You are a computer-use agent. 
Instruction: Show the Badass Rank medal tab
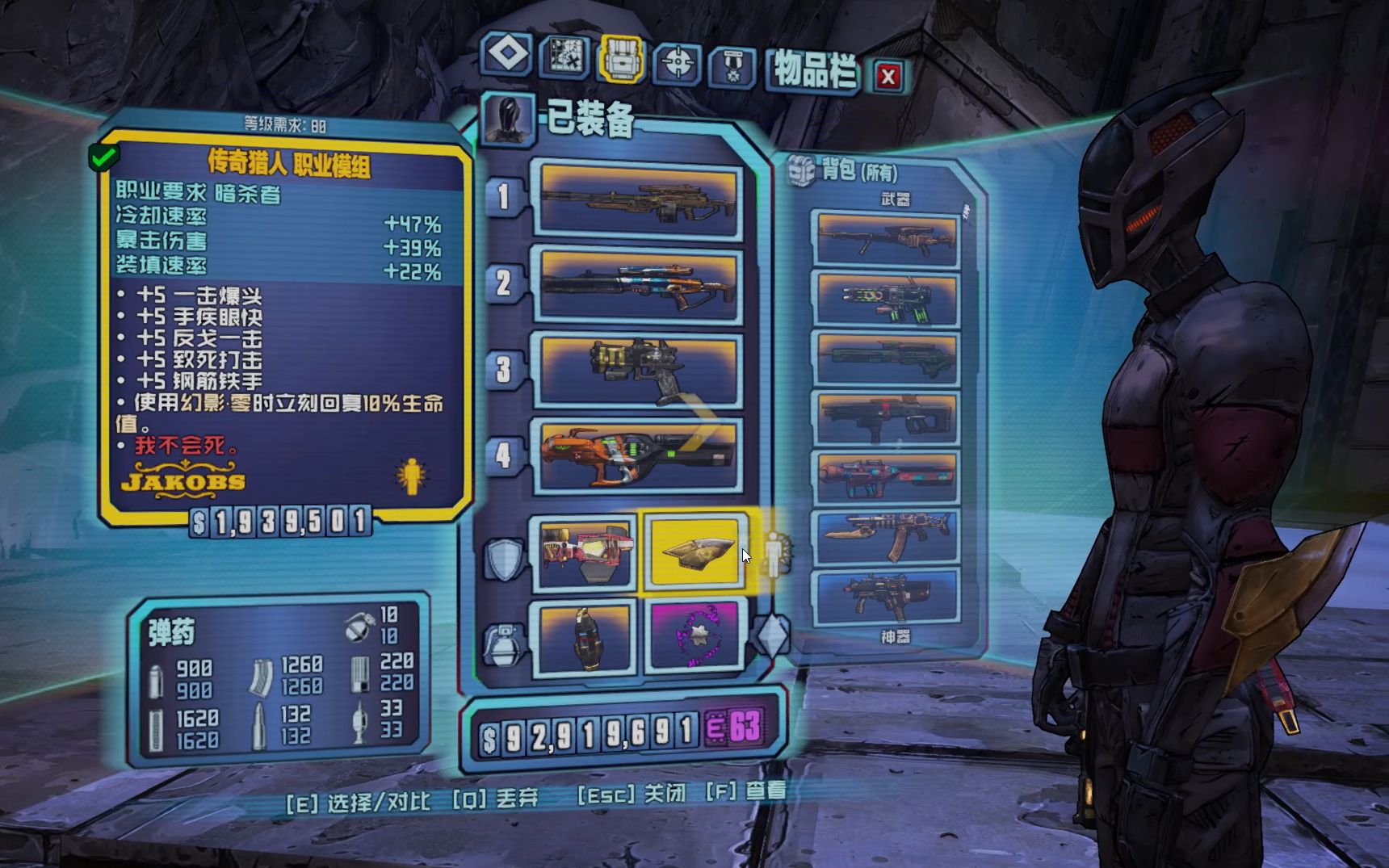click(732, 66)
